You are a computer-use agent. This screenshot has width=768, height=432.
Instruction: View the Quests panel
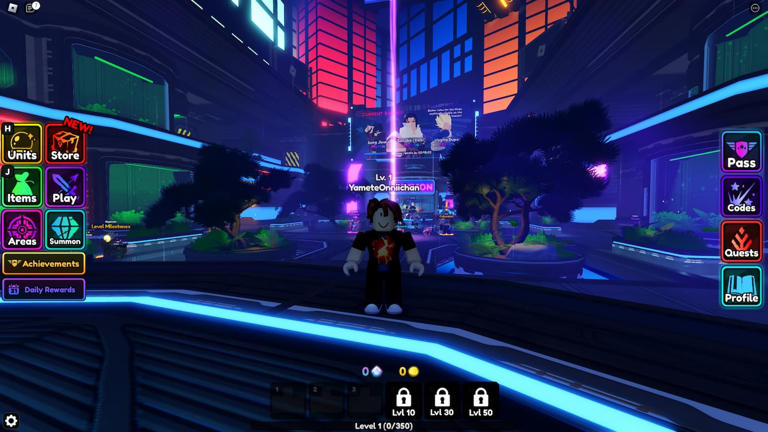pos(741,242)
